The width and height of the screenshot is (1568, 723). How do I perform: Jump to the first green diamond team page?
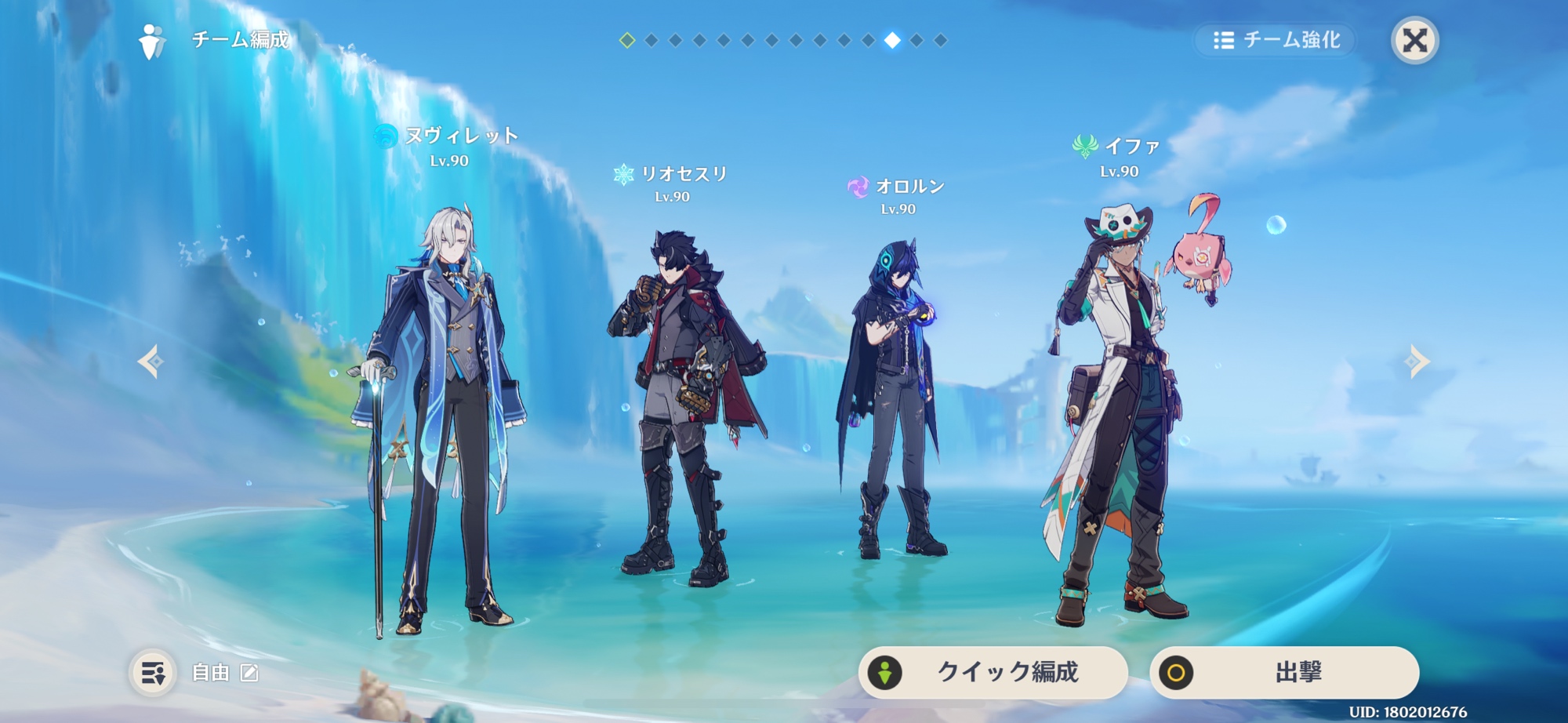coord(627,40)
